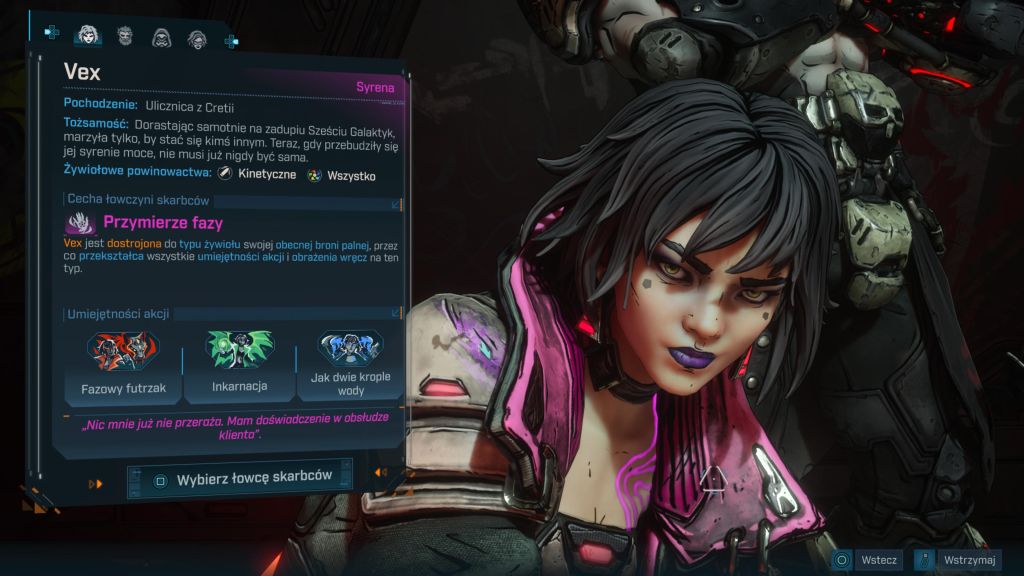1024x576 pixels.
Task: Show the Jak dwie krople wody skill
Action: click(350, 364)
